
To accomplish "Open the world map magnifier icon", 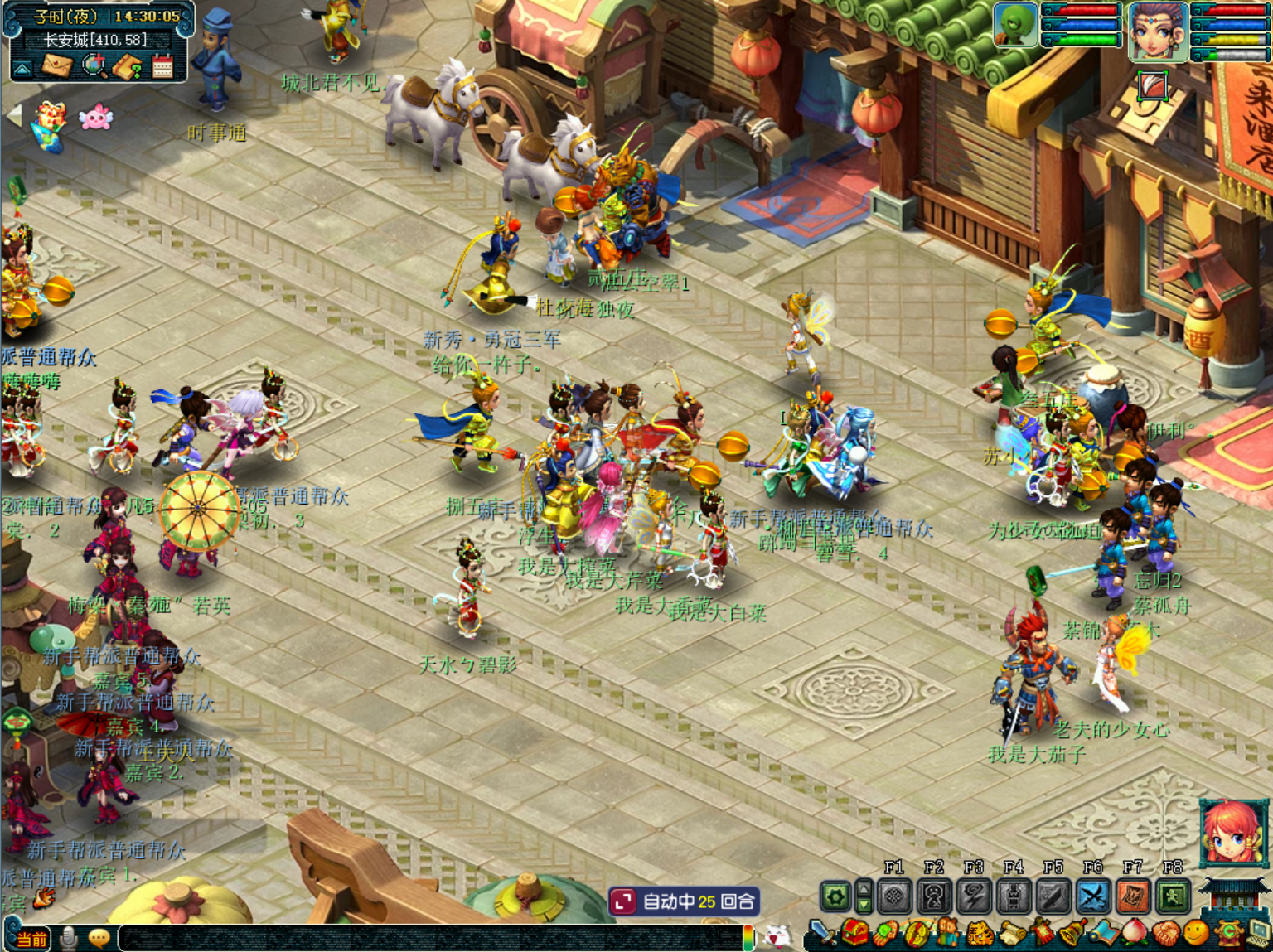I will (94, 65).
